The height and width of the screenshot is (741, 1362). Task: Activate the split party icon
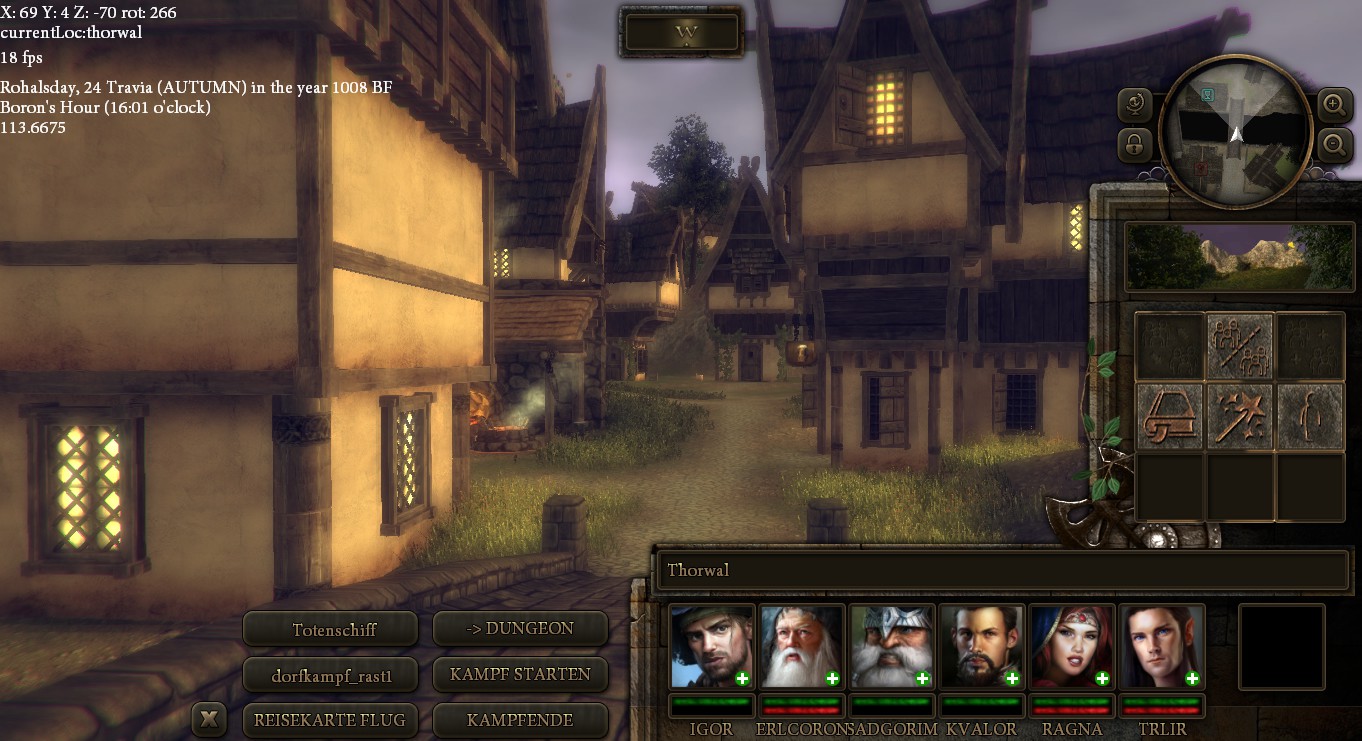click(1240, 346)
